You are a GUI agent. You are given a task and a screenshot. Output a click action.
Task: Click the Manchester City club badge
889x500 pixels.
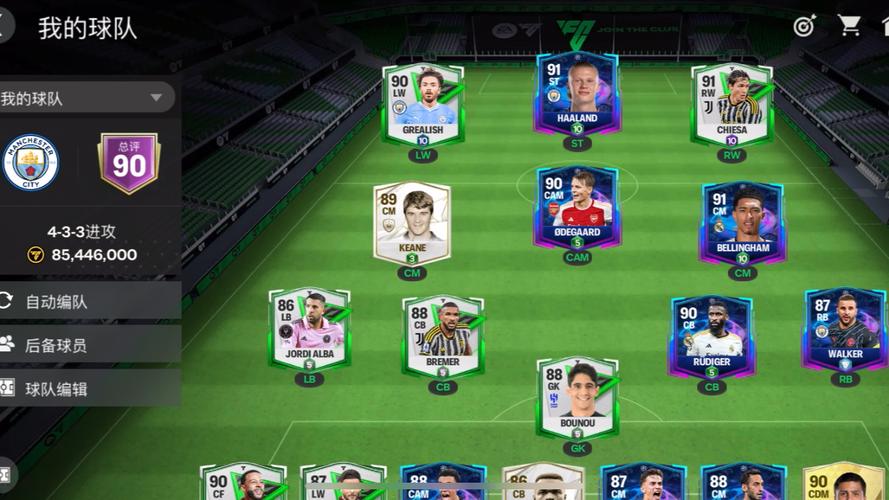click(x=31, y=163)
